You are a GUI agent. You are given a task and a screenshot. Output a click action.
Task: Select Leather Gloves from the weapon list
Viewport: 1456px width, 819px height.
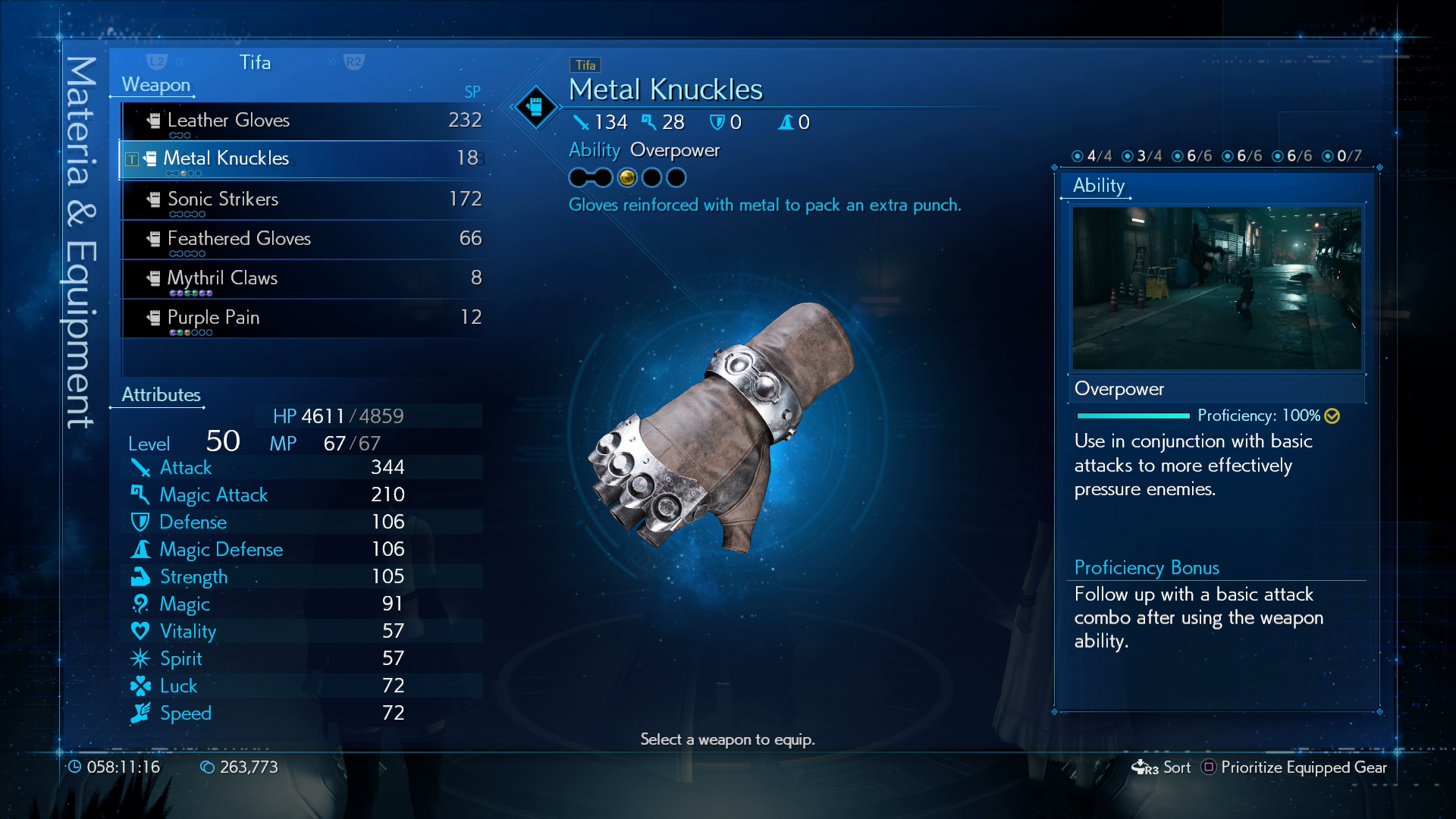(x=303, y=121)
